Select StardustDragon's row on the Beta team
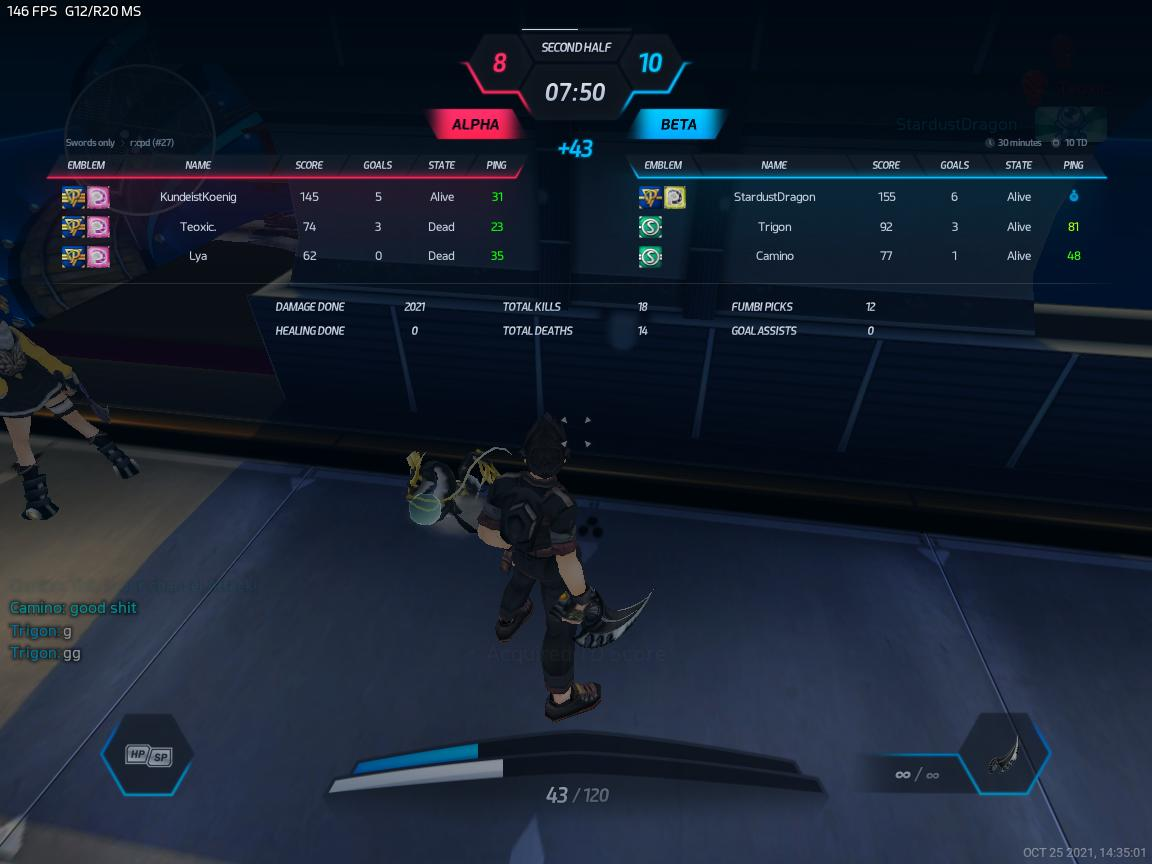1152x864 pixels. (774, 197)
